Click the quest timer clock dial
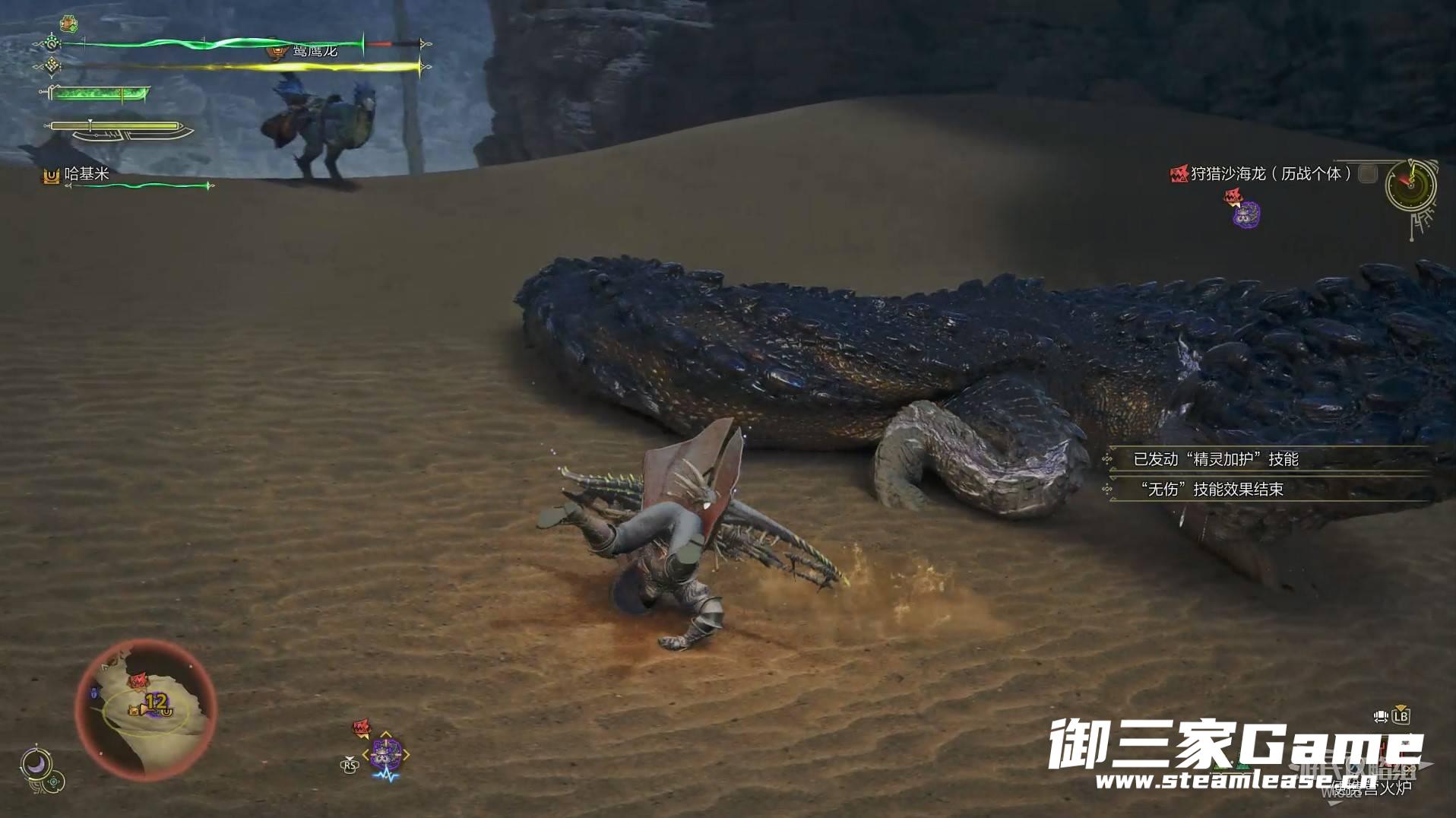1456x818 pixels. (x=1410, y=185)
